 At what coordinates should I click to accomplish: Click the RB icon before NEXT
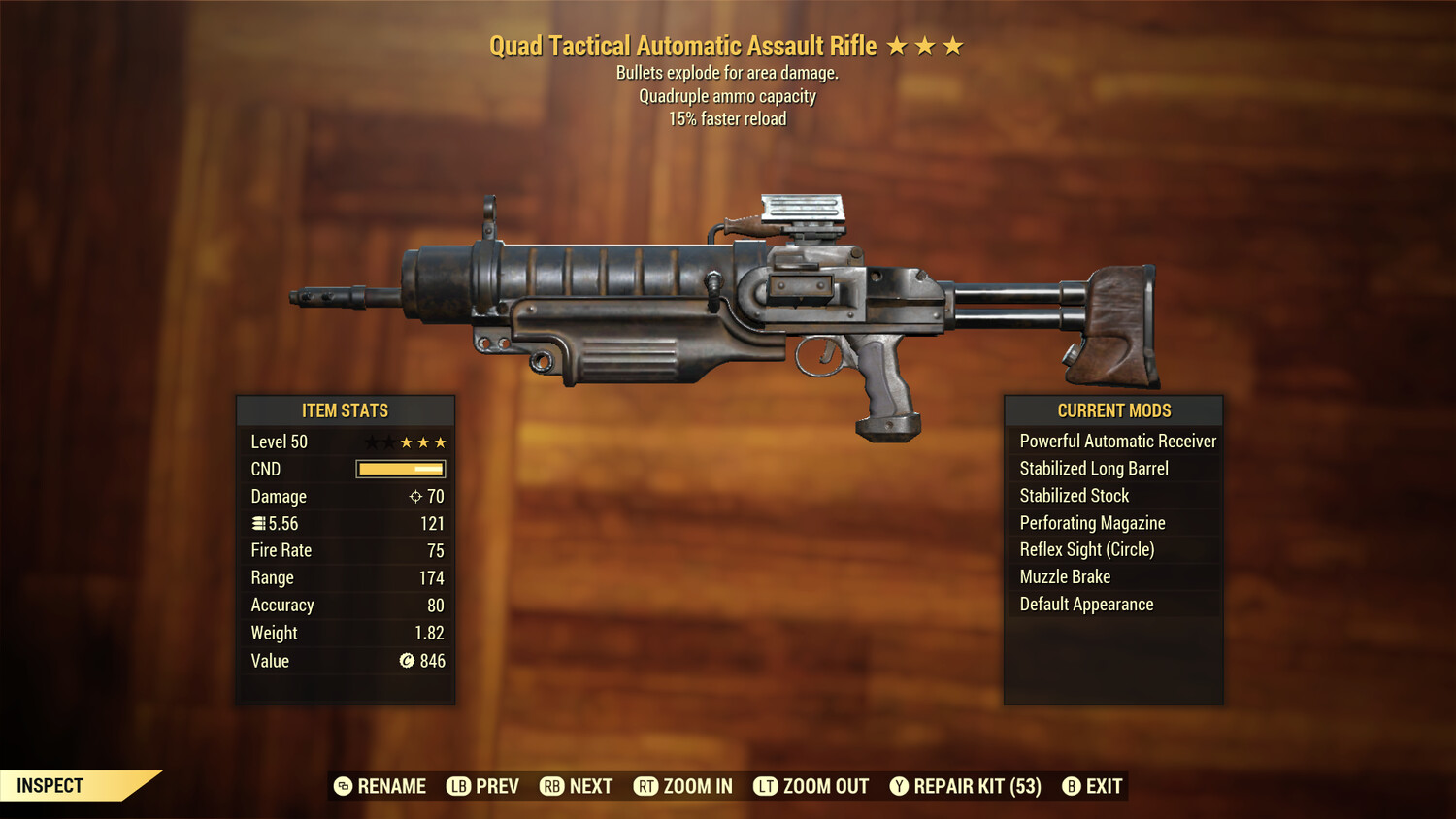point(551,786)
